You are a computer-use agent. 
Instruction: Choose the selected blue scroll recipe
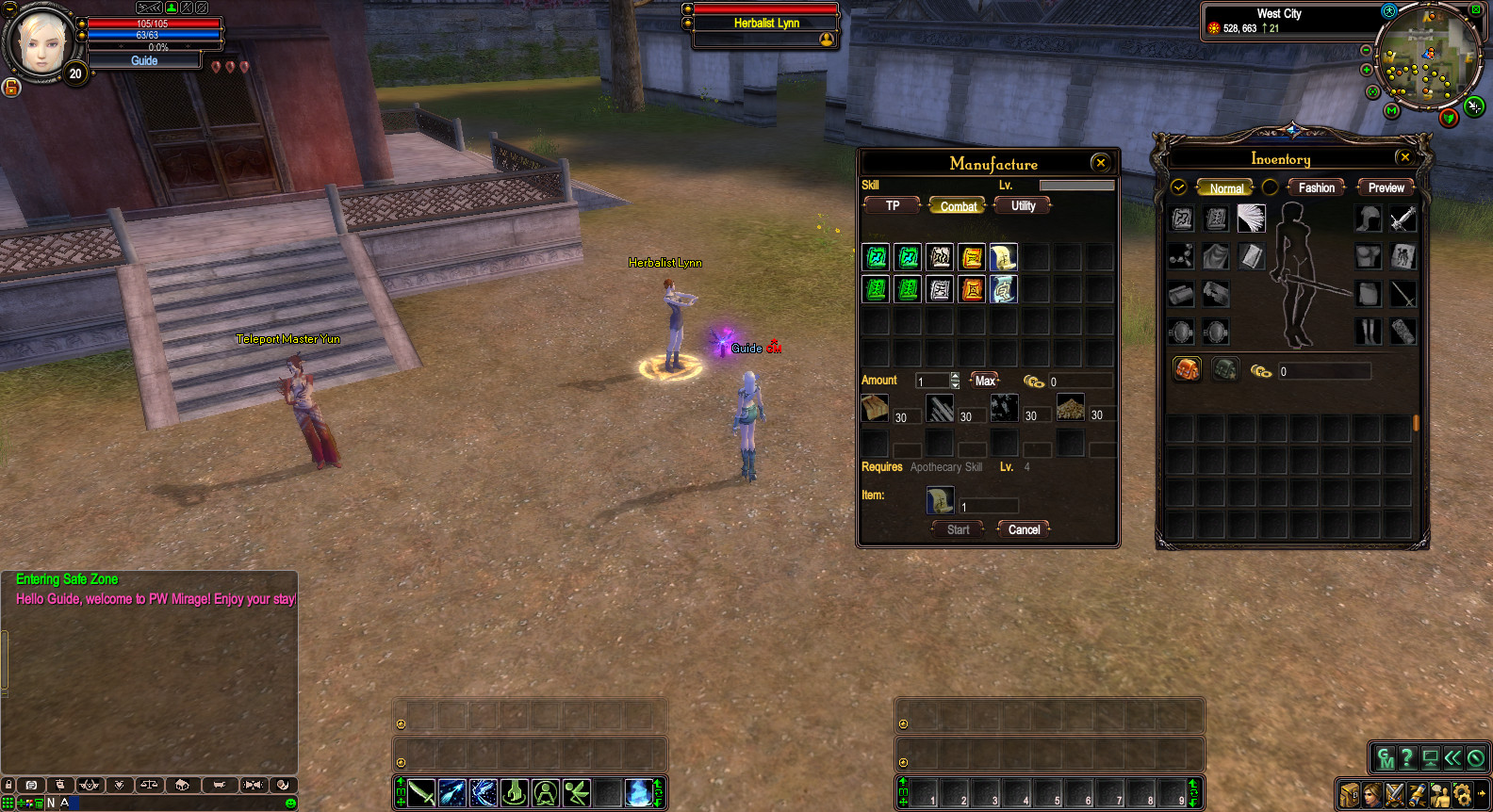click(x=1004, y=289)
